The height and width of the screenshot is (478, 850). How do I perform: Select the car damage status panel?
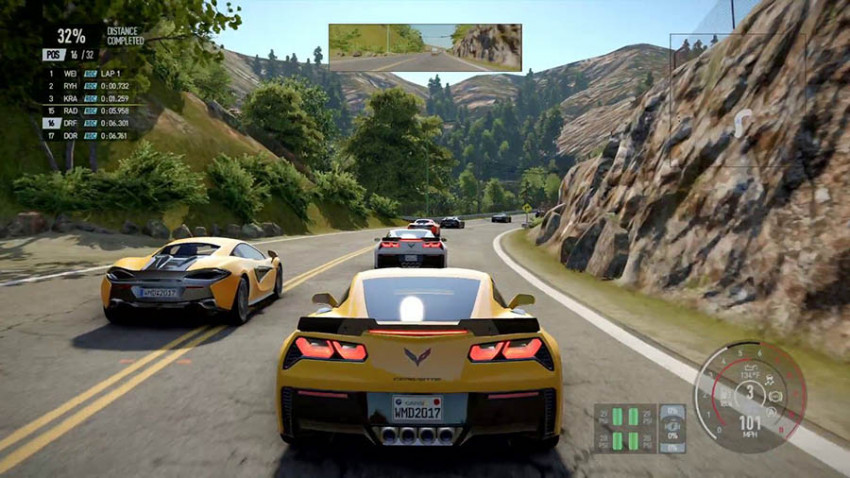coord(672,427)
